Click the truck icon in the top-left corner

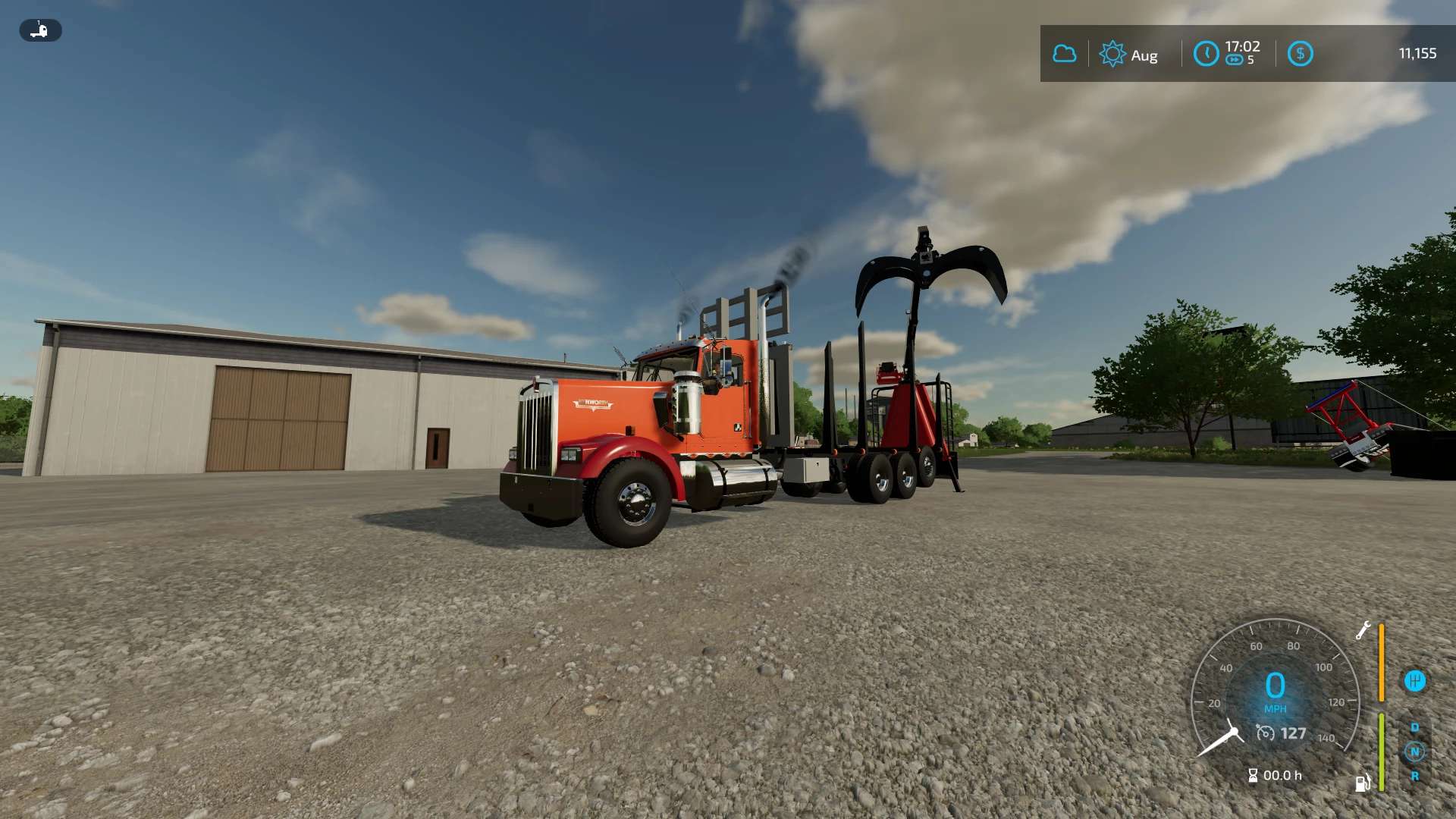[40, 30]
